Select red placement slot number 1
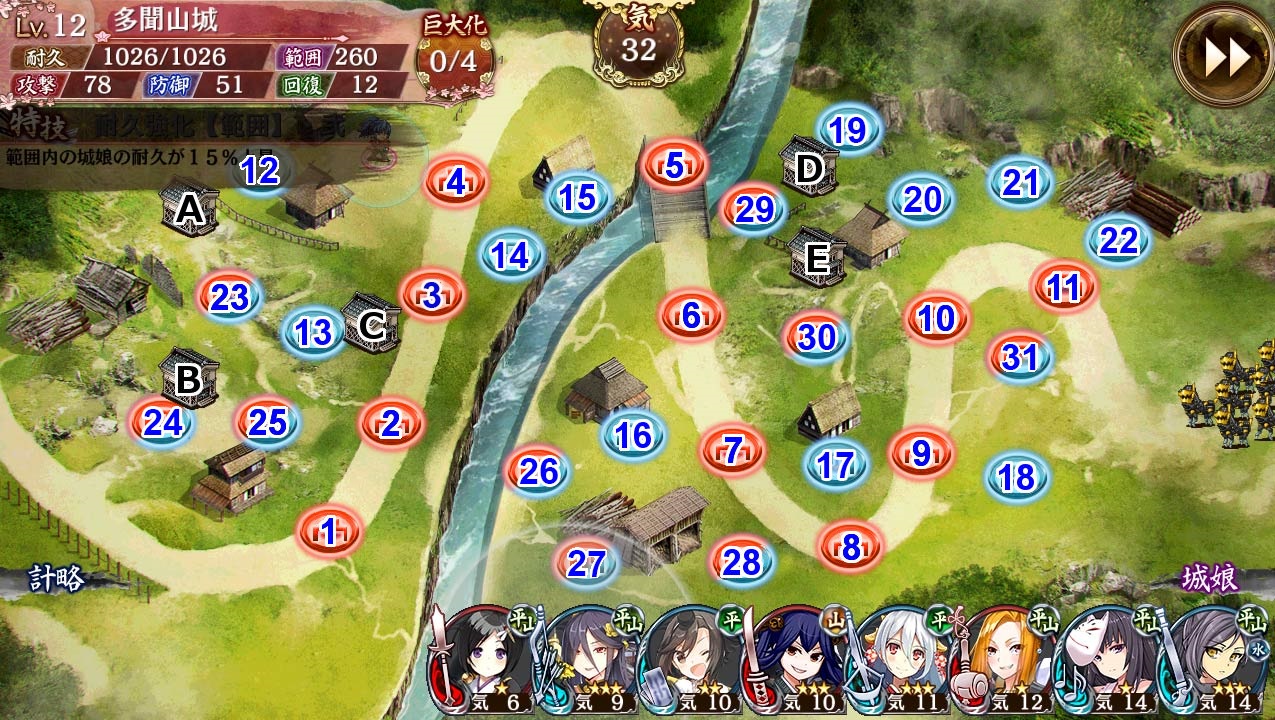The image size is (1275, 720). click(328, 532)
